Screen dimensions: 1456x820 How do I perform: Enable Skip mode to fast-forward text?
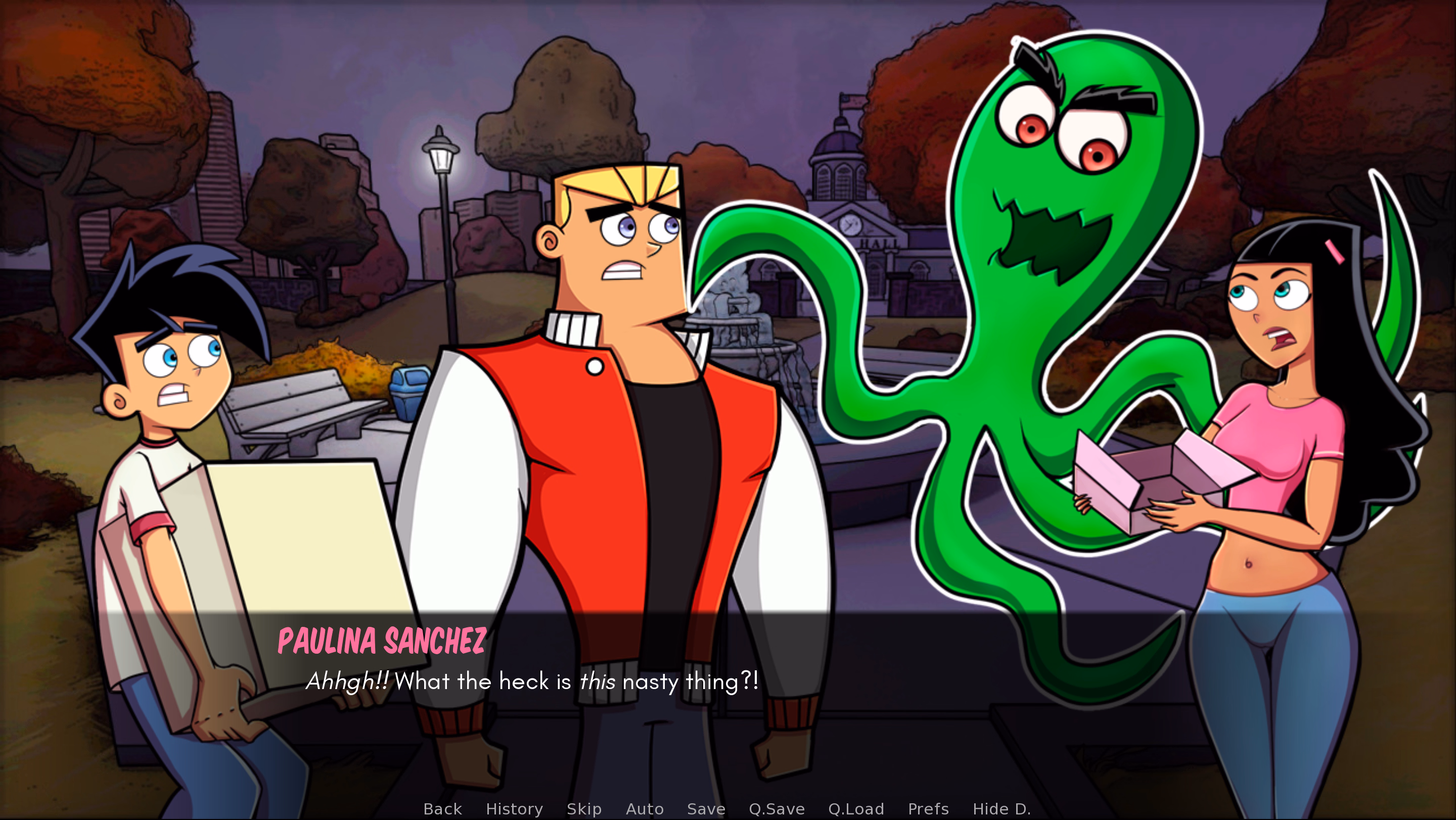click(584, 809)
